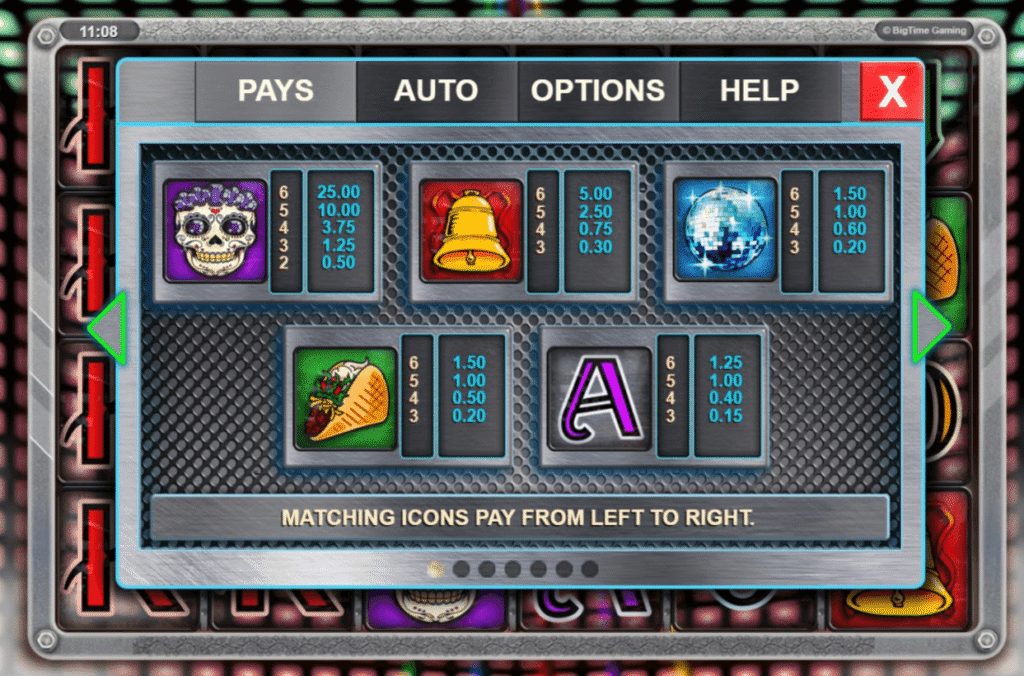Close the paytable with the red X

(891, 92)
